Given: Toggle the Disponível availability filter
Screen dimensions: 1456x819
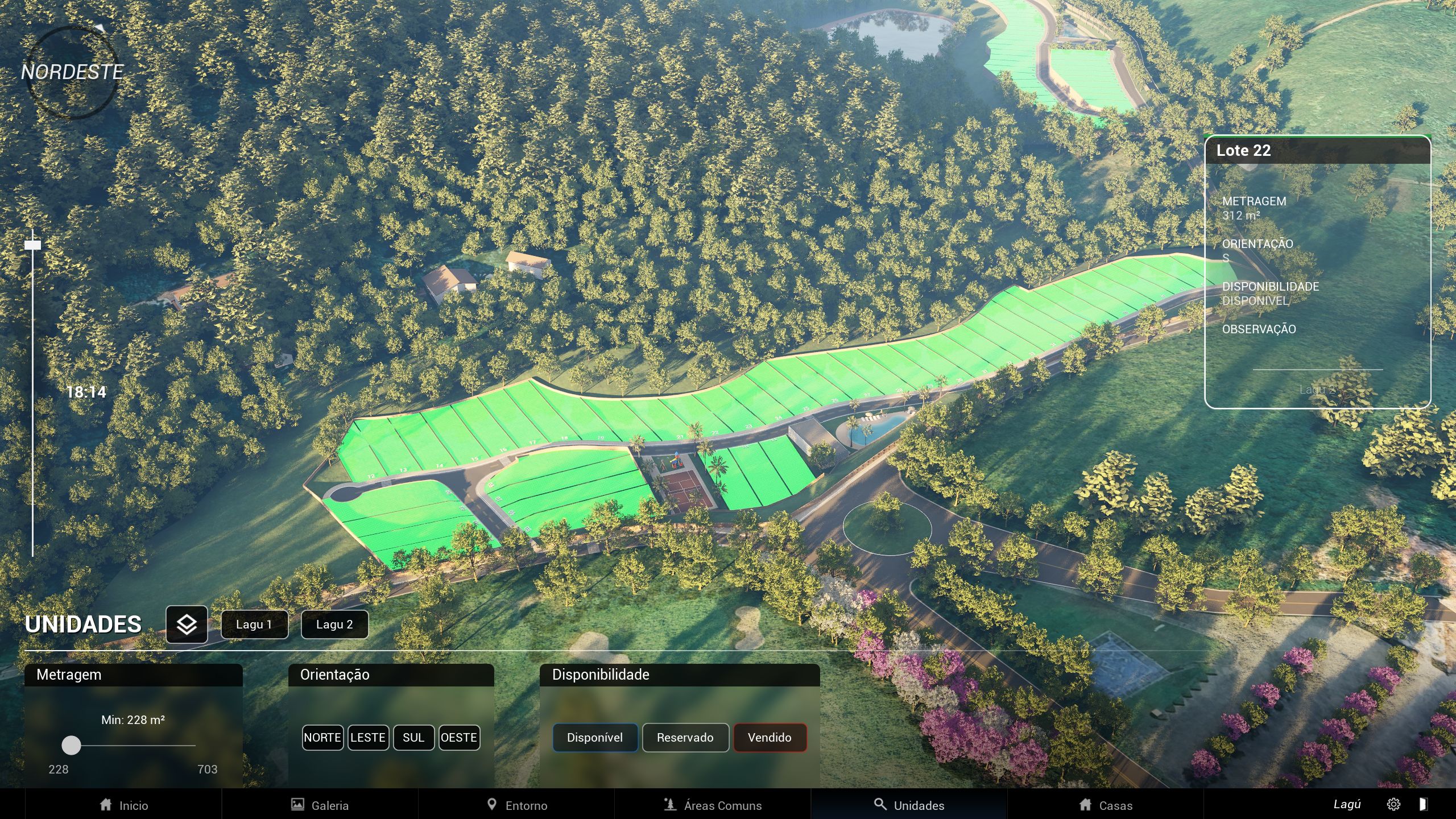Looking at the screenshot, I should [x=595, y=738].
